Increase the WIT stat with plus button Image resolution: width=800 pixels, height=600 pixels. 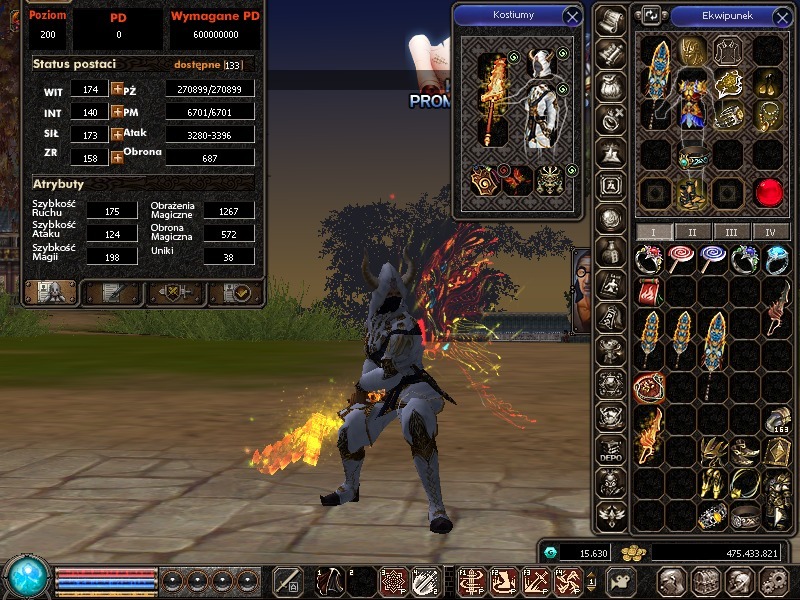pos(117,89)
